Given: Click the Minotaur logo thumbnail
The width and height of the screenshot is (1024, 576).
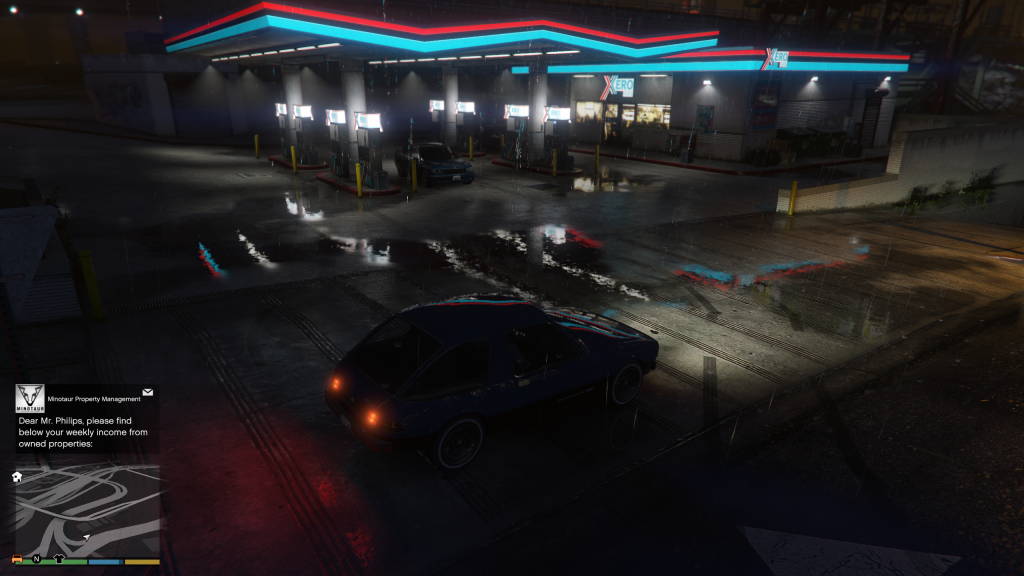Looking at the screenshot, I should tap(30, 398).
